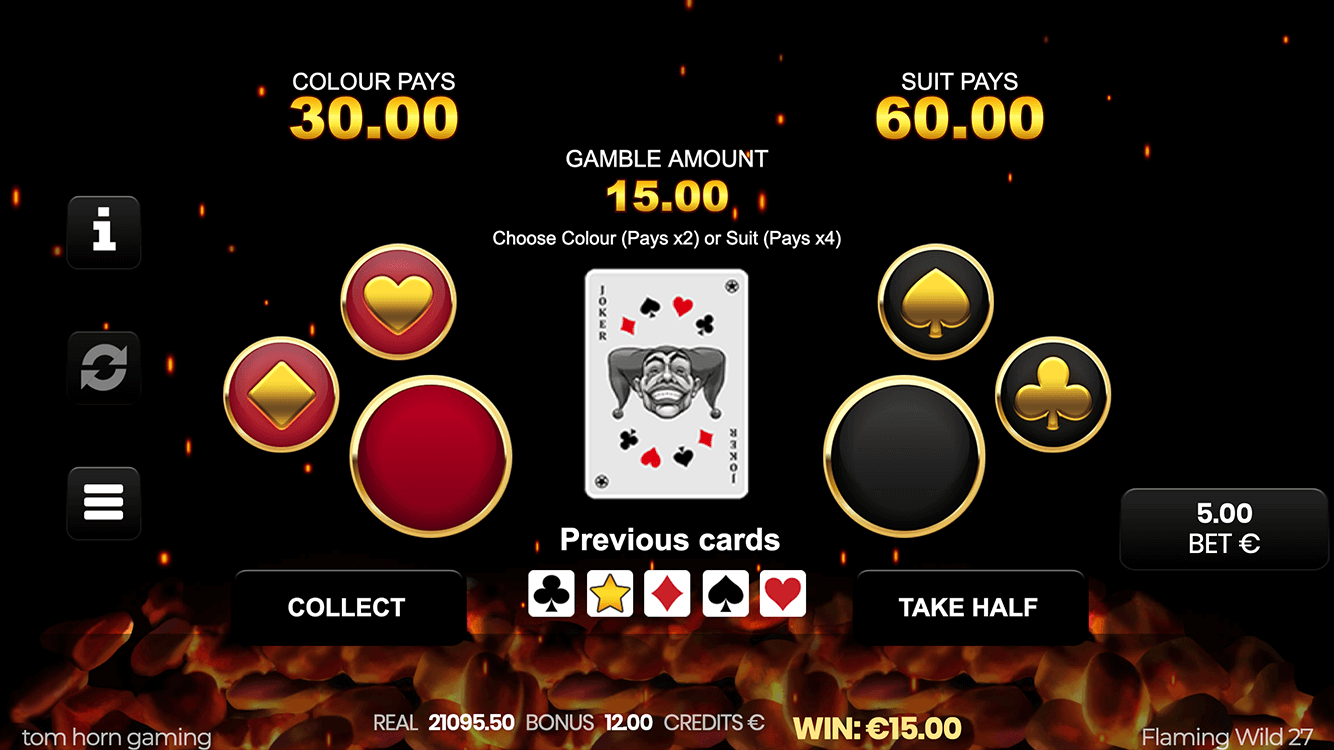The width and height of the screenshot is (1334, 750).
Task: Click the star card in Previous cards
Action: 609,593
